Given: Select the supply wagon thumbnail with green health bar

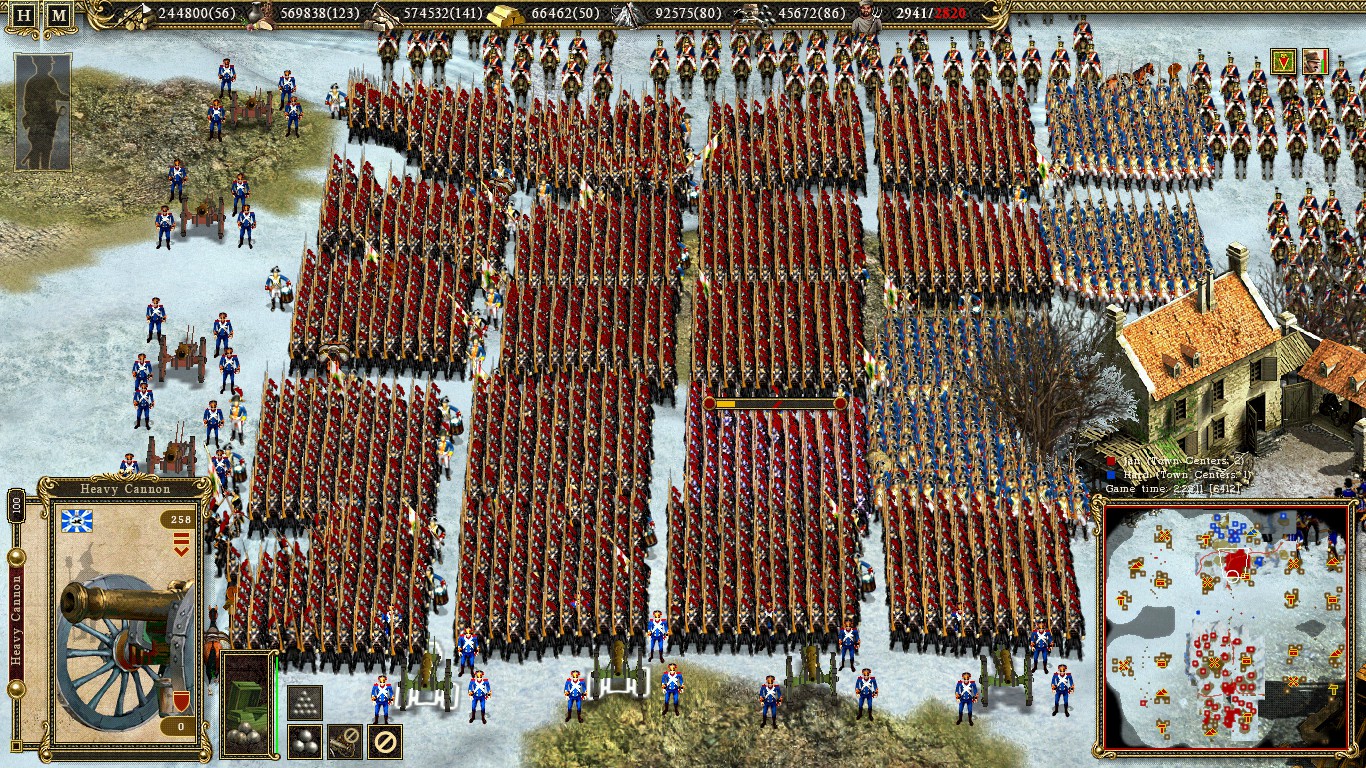Looking at the screenshot, I should tap(247, 703).
